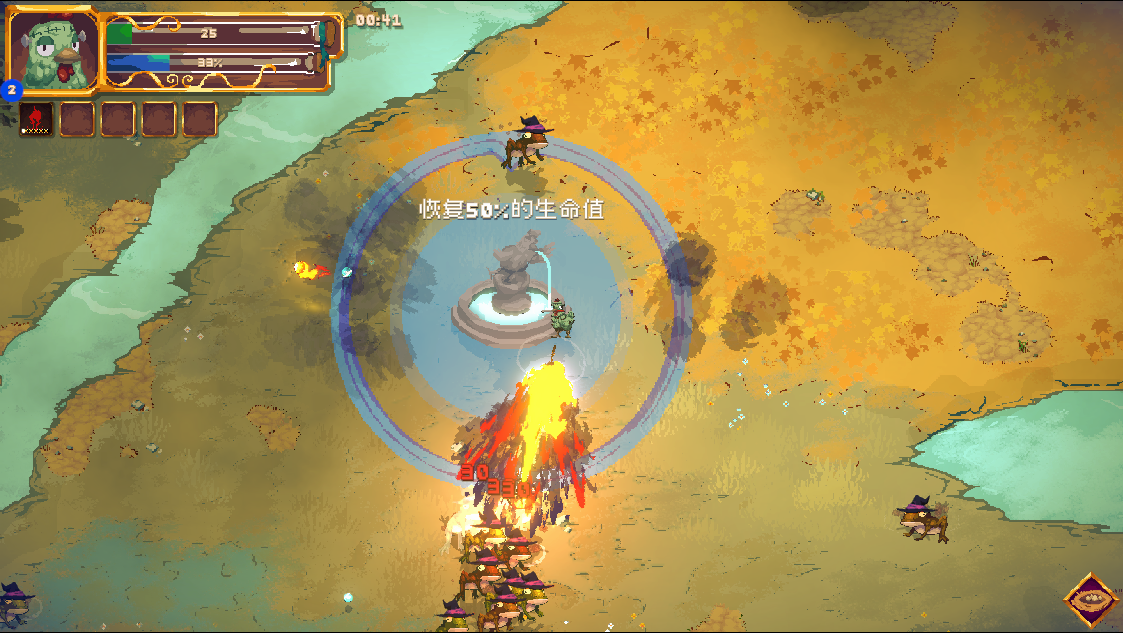
Task: Select the red flame skill slot
Action: [x=36, y=119]
